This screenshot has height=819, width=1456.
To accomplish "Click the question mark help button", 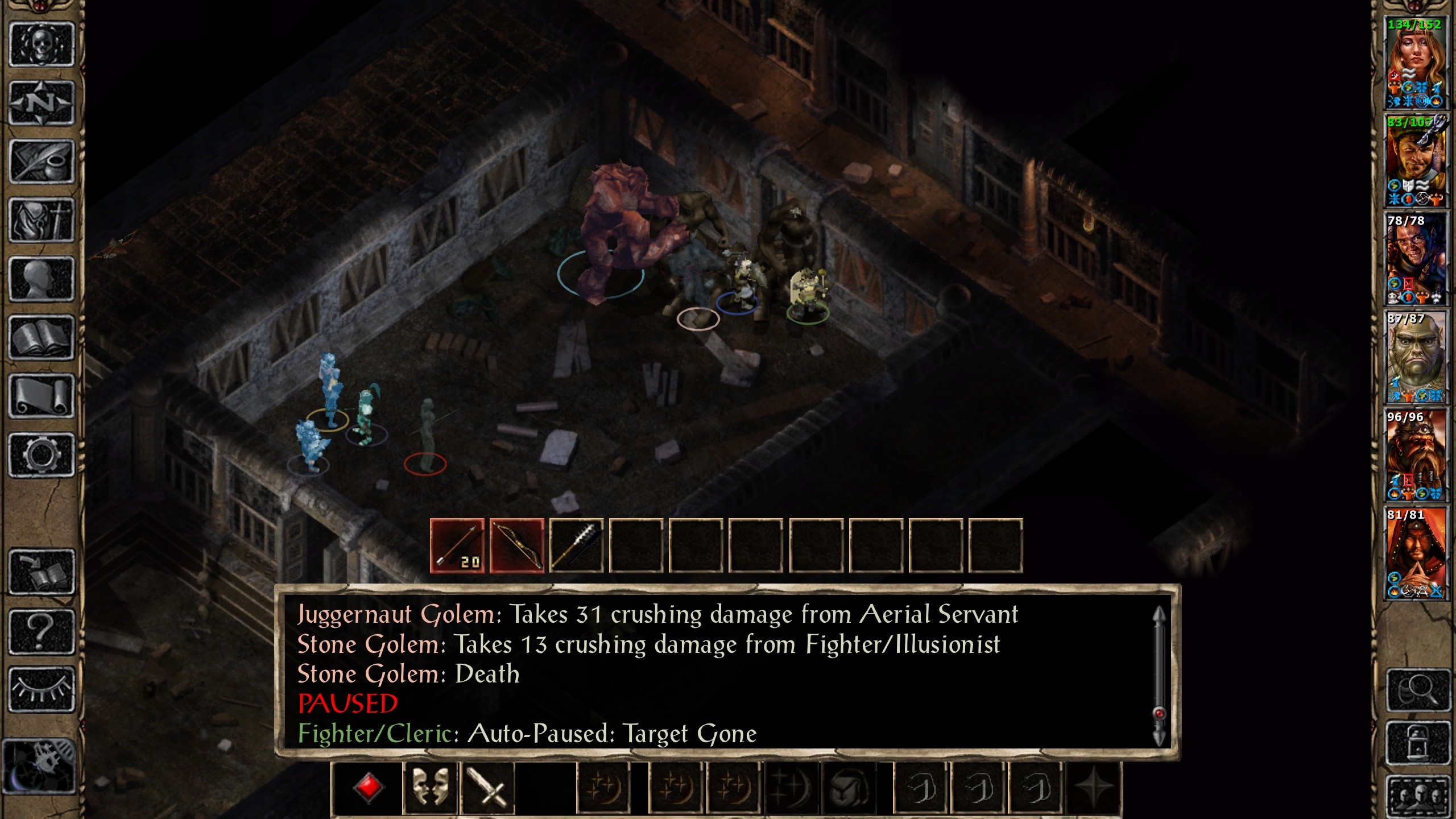I will tap(42, 631).
